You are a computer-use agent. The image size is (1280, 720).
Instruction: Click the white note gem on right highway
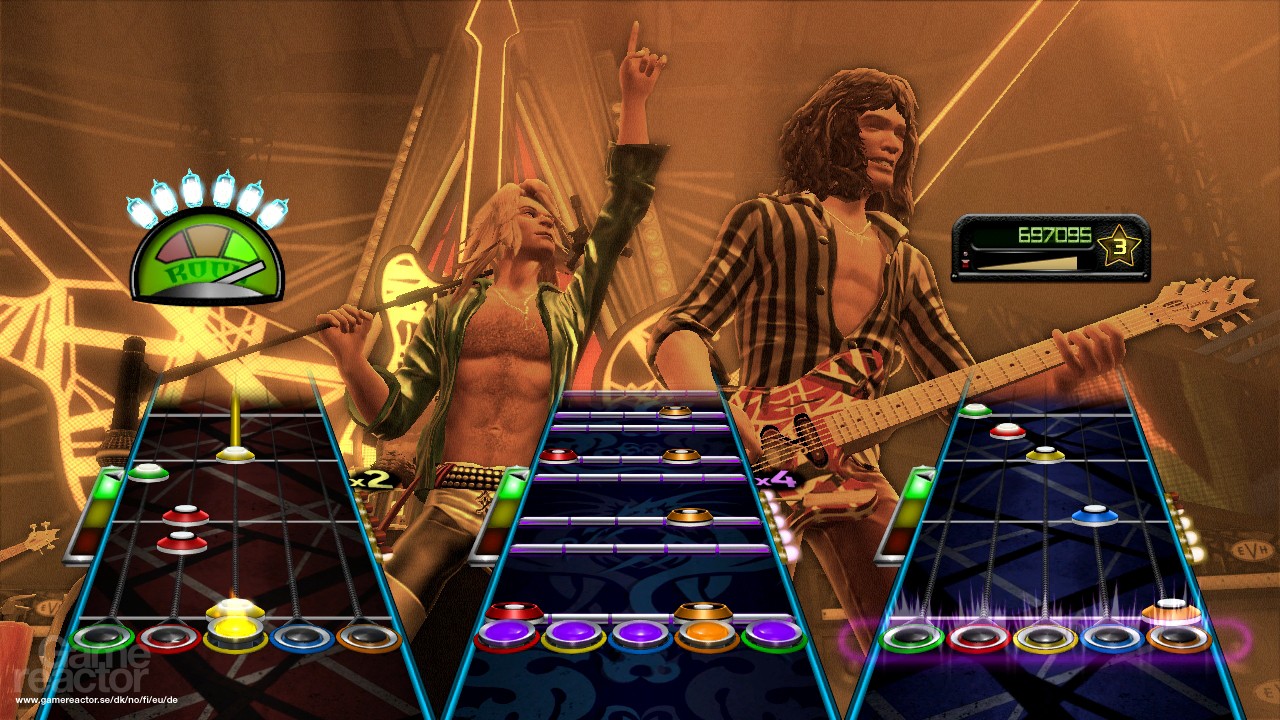coord(1169,601)
